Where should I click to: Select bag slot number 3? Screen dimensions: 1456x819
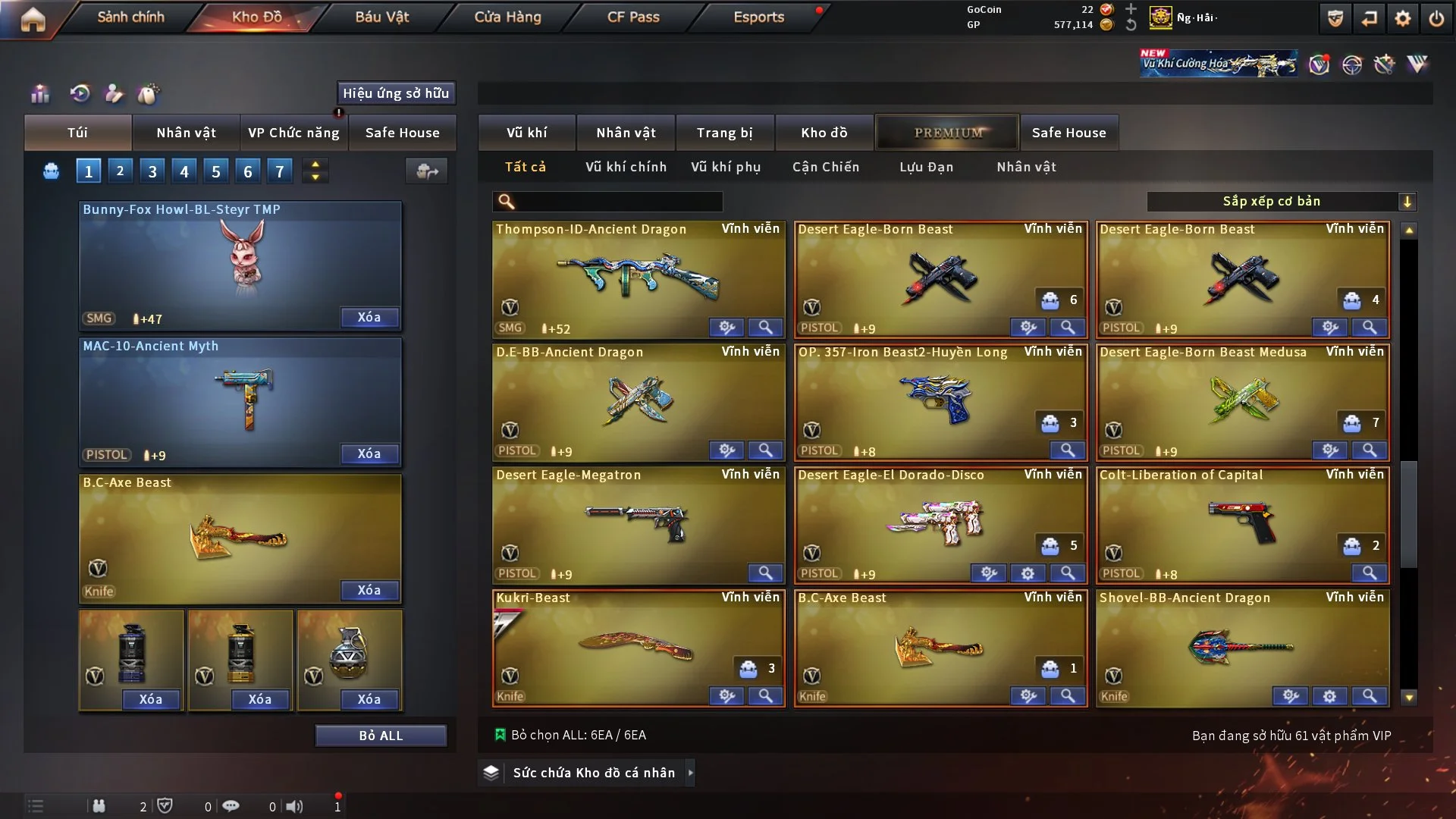click(x=152, y=171)
